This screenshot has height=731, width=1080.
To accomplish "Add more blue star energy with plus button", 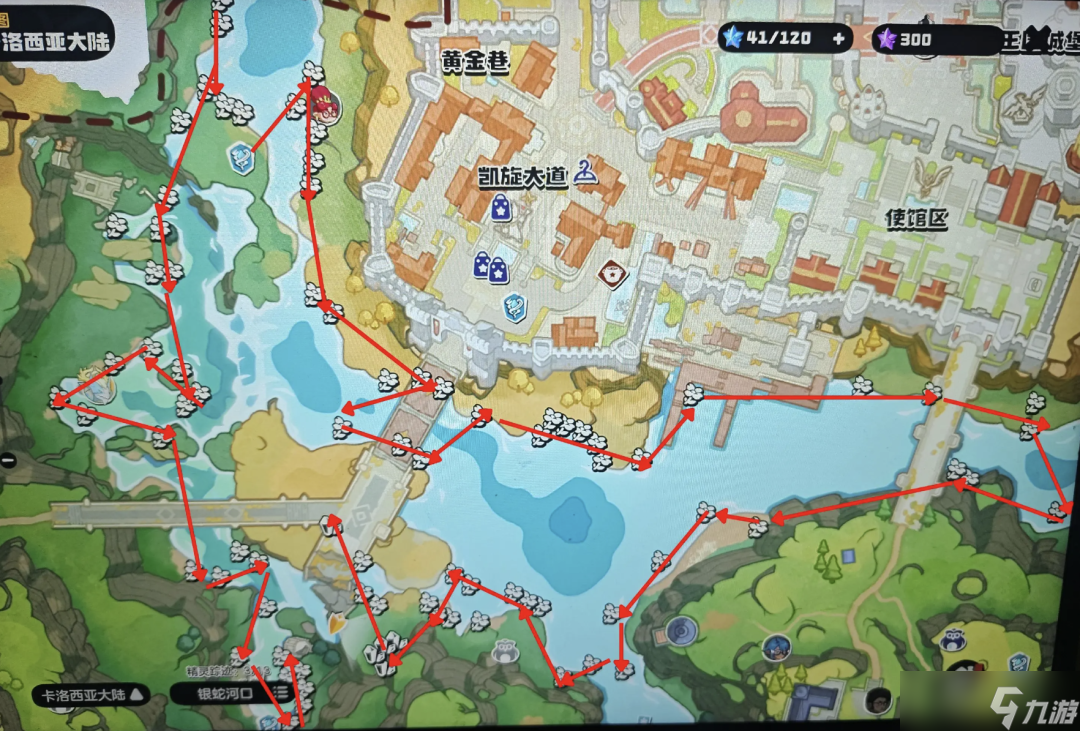I will tap(838, 40).
